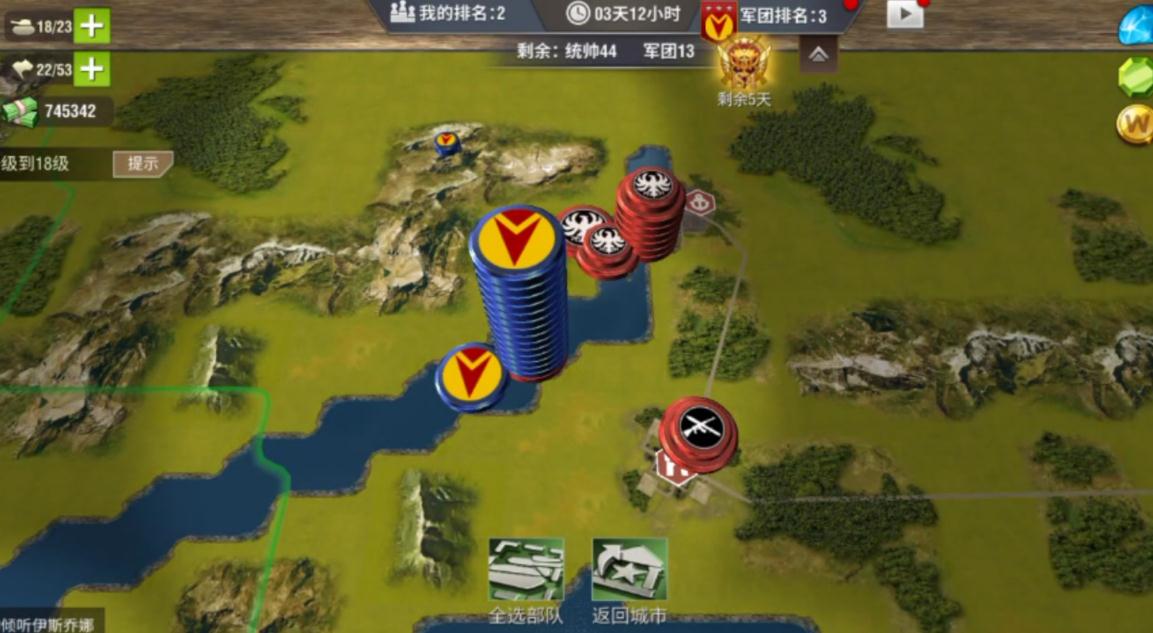Click the green gem icon
This screenshot has height=633, width=1153.
tap(1137, 76)
